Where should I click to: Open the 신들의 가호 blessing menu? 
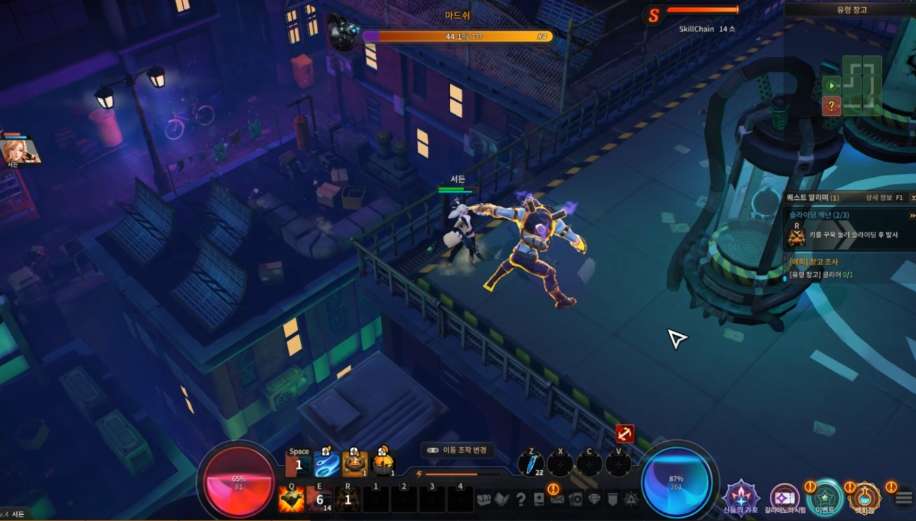coord(741,496)
